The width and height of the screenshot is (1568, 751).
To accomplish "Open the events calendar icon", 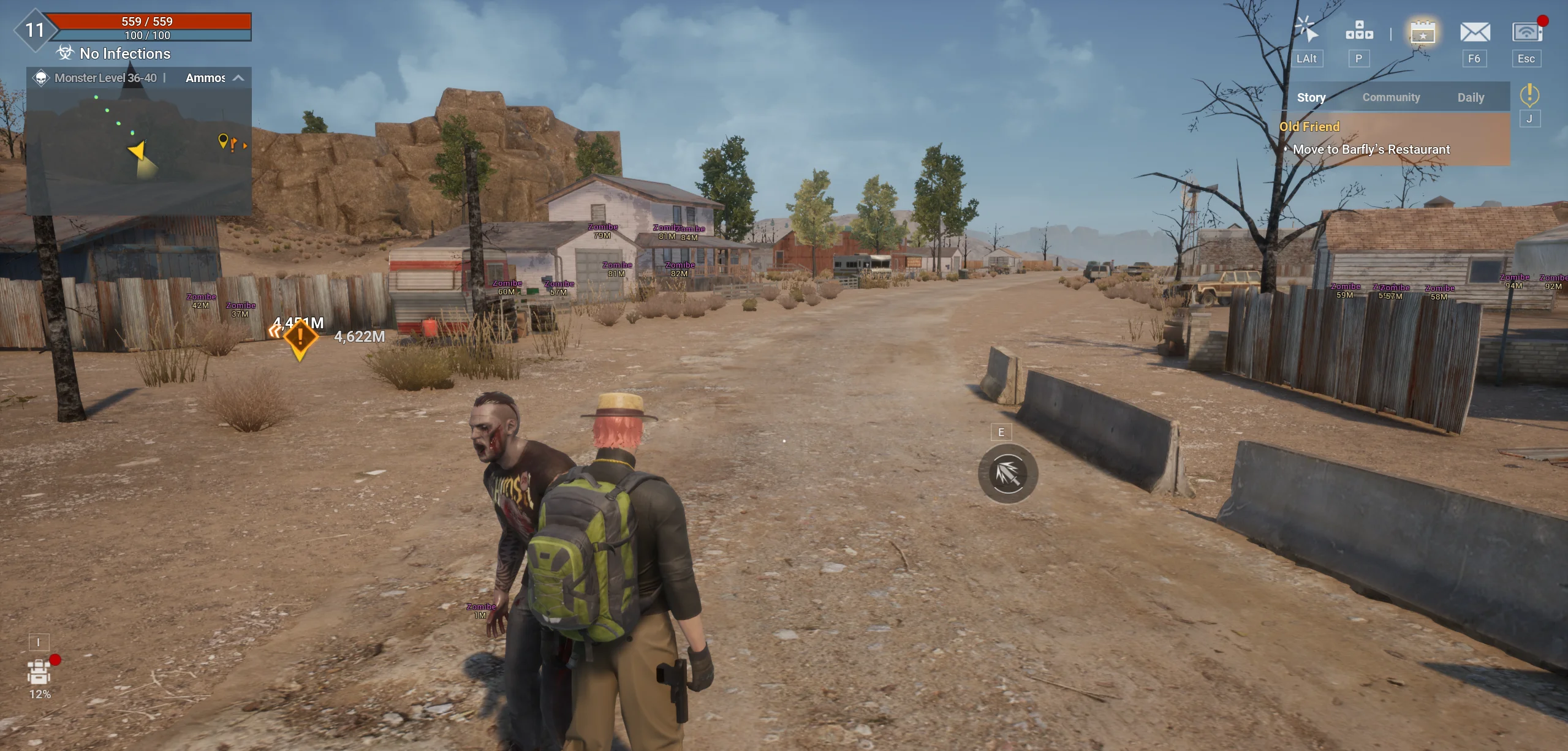I will click(x=1423, y=32).
